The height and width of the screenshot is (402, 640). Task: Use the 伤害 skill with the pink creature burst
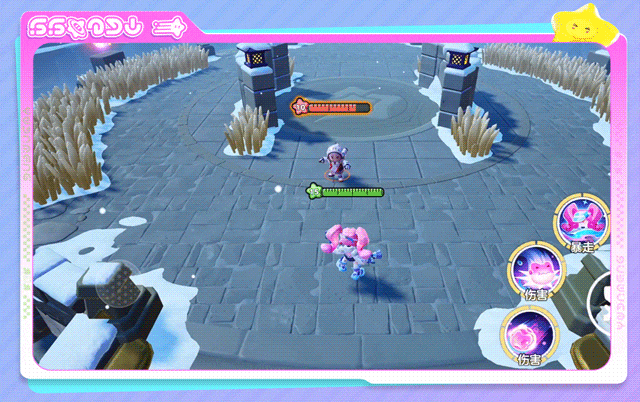(x=537, y=270)
